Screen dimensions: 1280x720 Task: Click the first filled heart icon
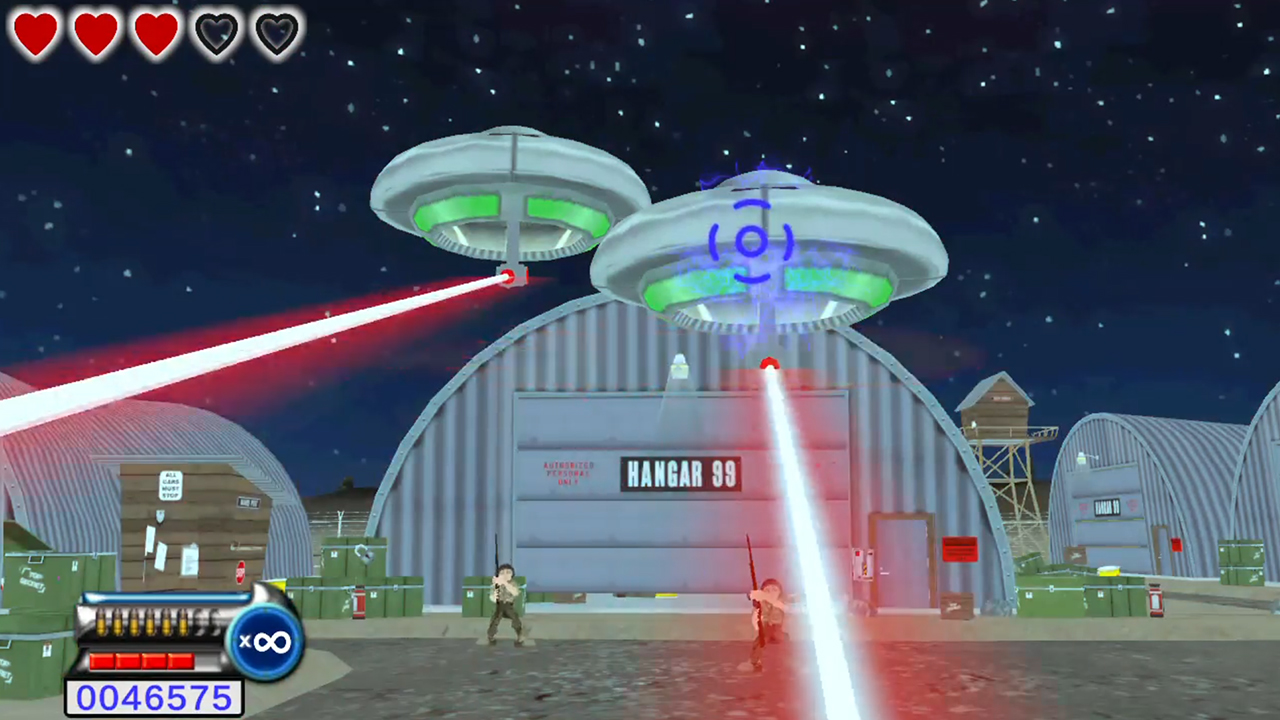coord(36,33)
